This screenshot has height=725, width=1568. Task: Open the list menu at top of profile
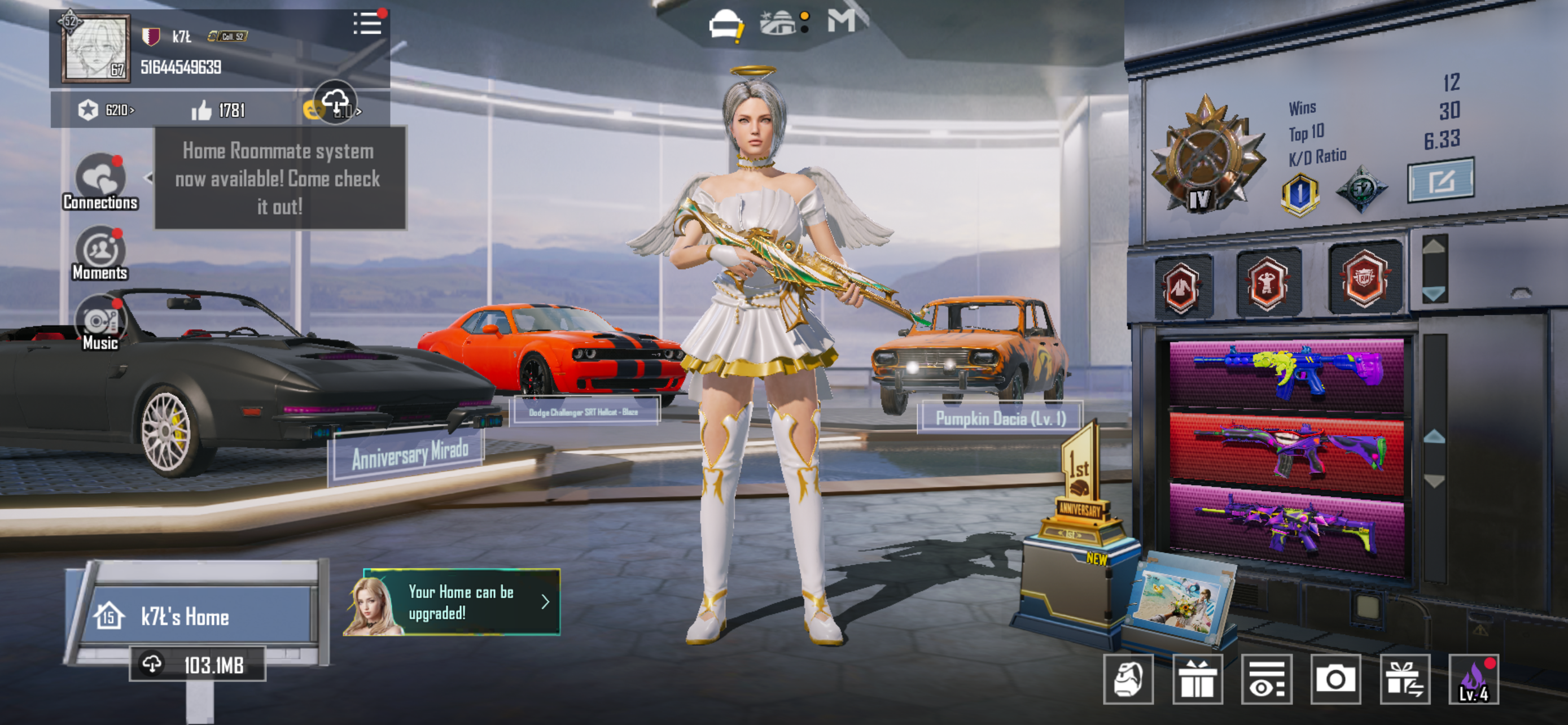click(367, 24)
